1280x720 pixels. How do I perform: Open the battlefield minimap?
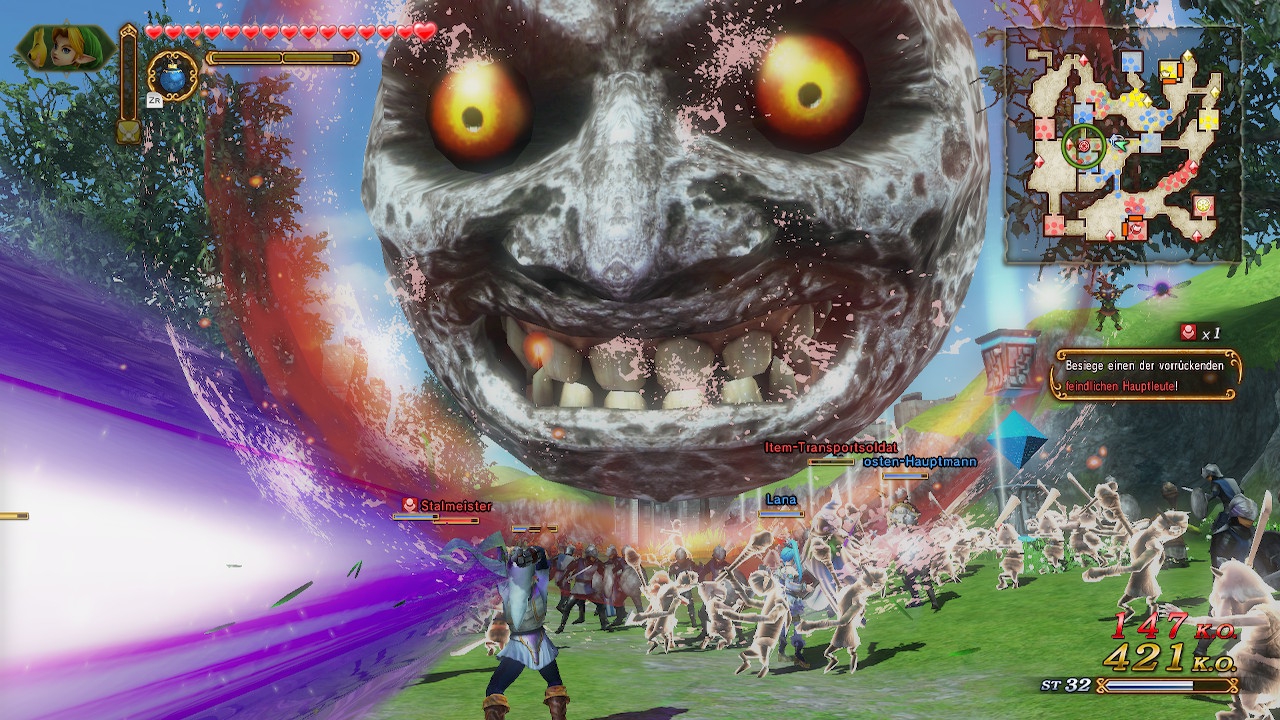coord(1123,145)
